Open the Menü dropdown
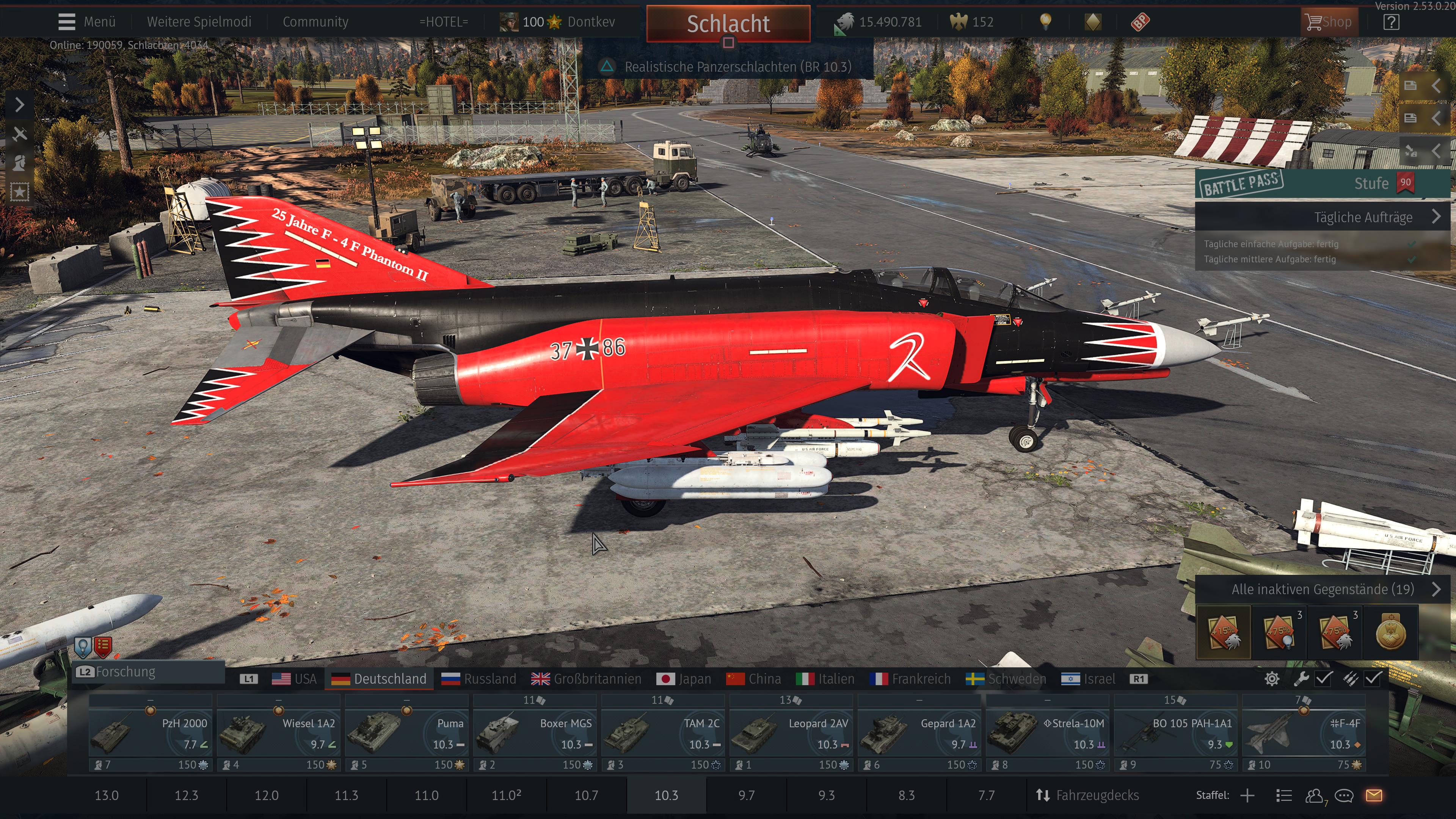This screenshot has height=819, width=1456. (x=87, y=22)
